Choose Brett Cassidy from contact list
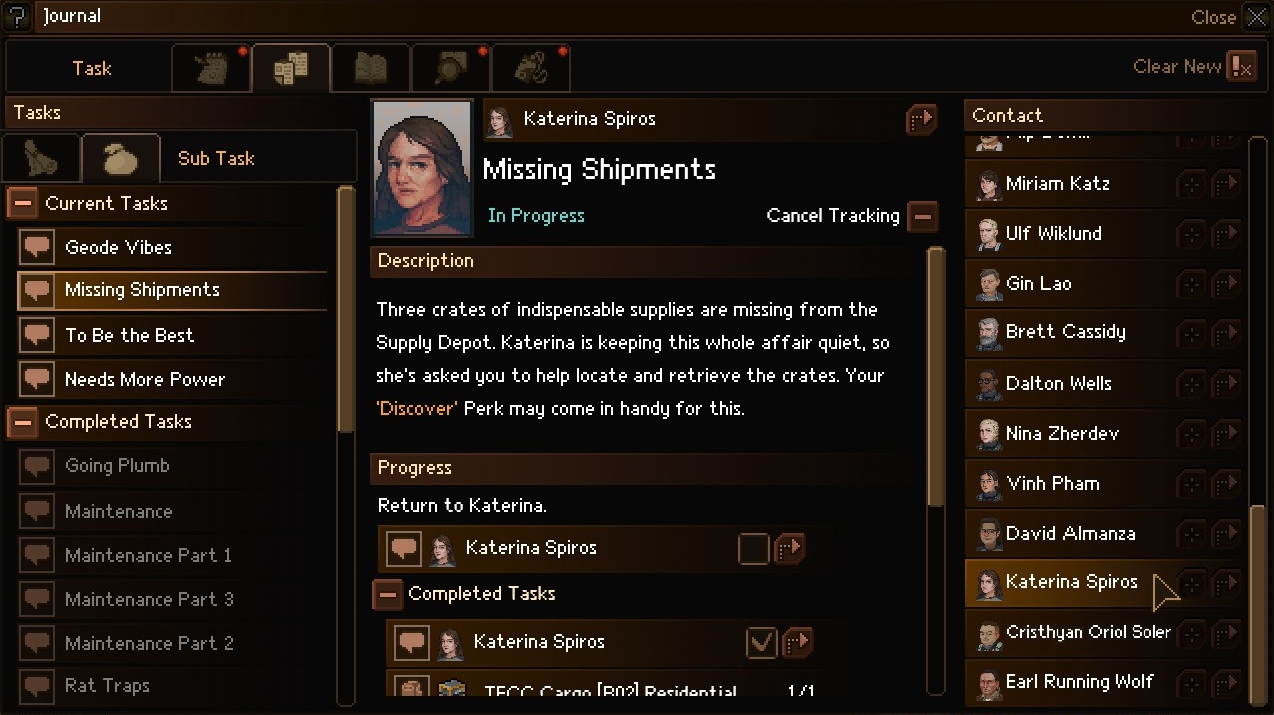The width and height of the screenshot is (1274, 715). (1065, 332)
